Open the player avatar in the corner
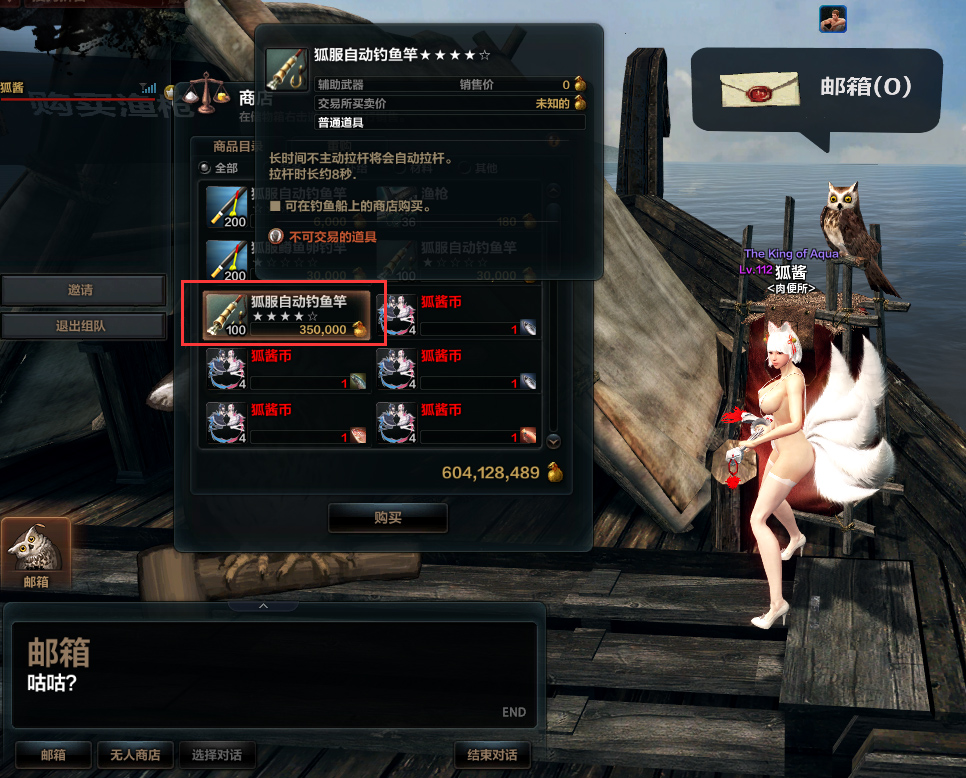The image size is (966, 778). pos(832,18)
